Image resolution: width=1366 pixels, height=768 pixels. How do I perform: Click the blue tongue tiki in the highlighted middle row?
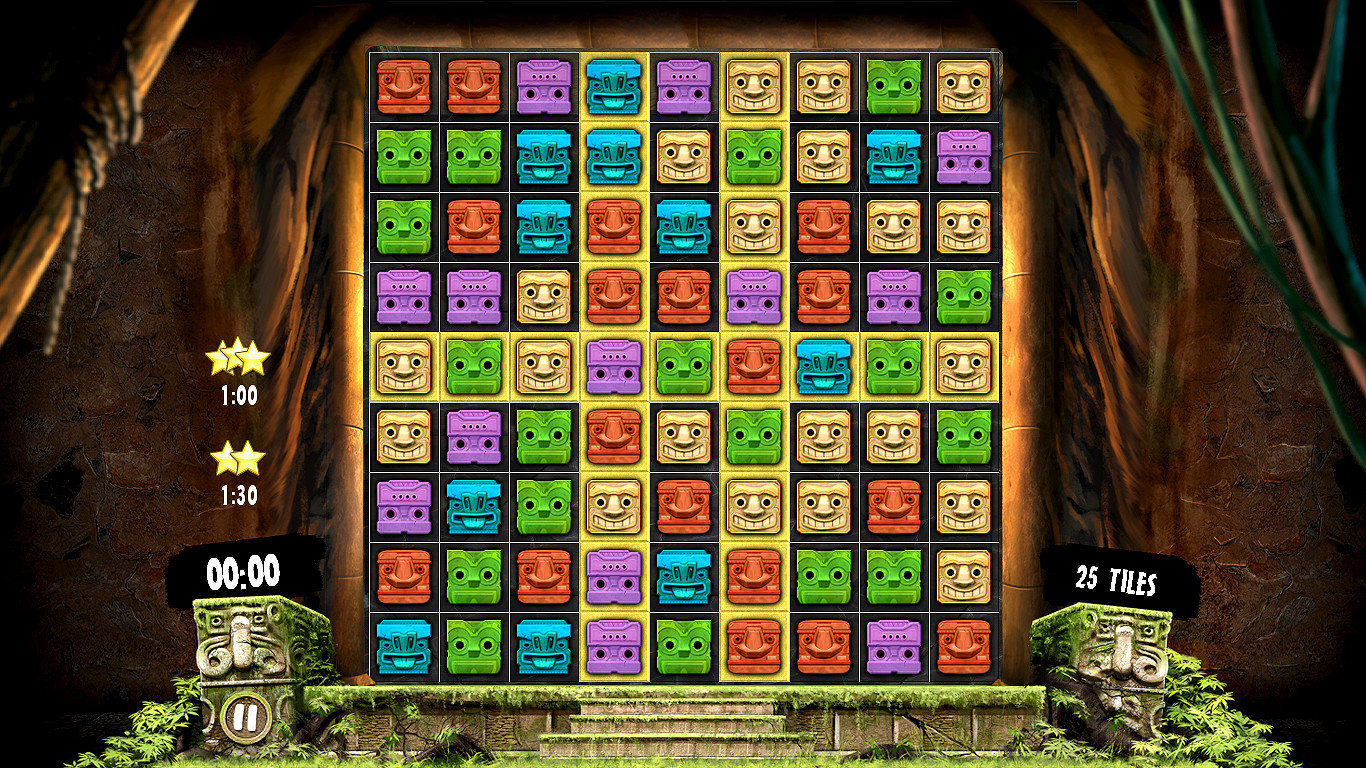point(818,365)
